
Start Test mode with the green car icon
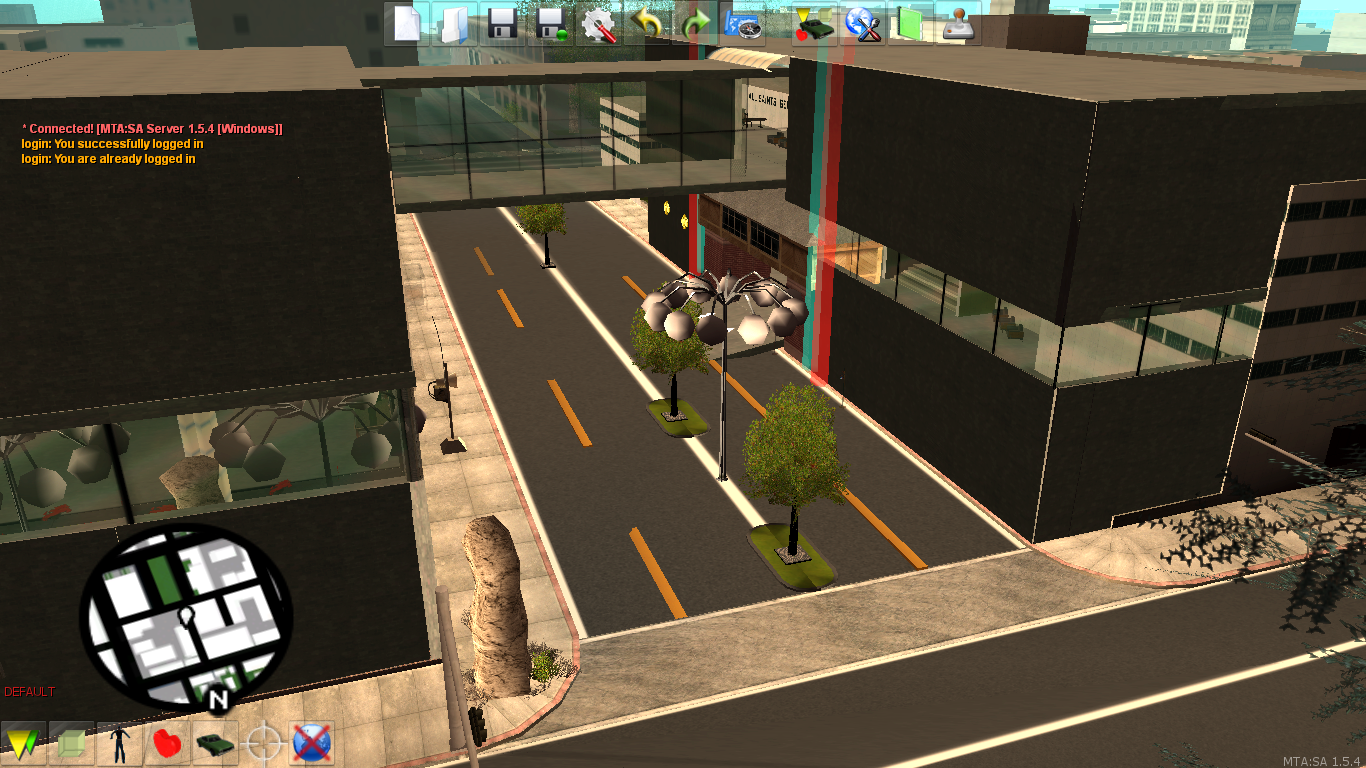(x=812, y=25)
